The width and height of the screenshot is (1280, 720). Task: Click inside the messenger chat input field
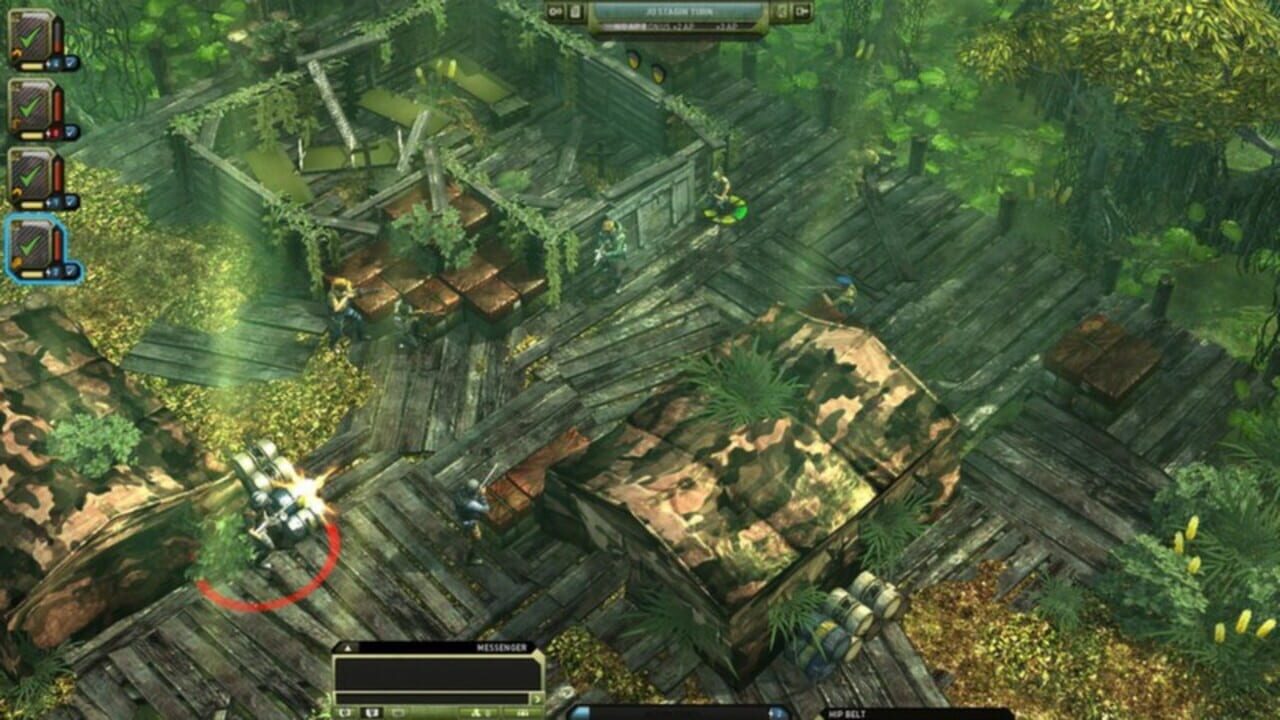tap(432, 698)
